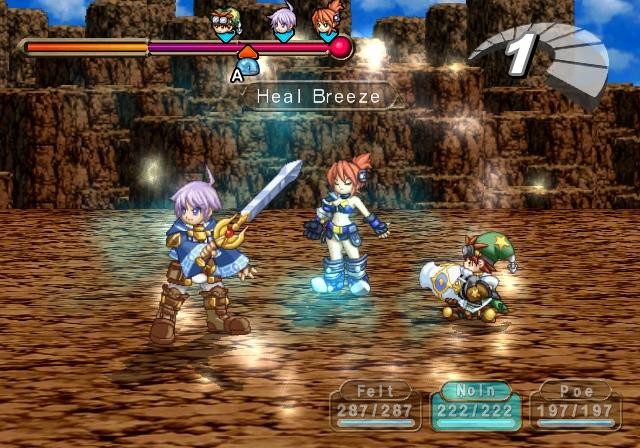Screen dimensions: 640x448
Task: Select Felt's party status panel
Action: (x=375, y=405)
